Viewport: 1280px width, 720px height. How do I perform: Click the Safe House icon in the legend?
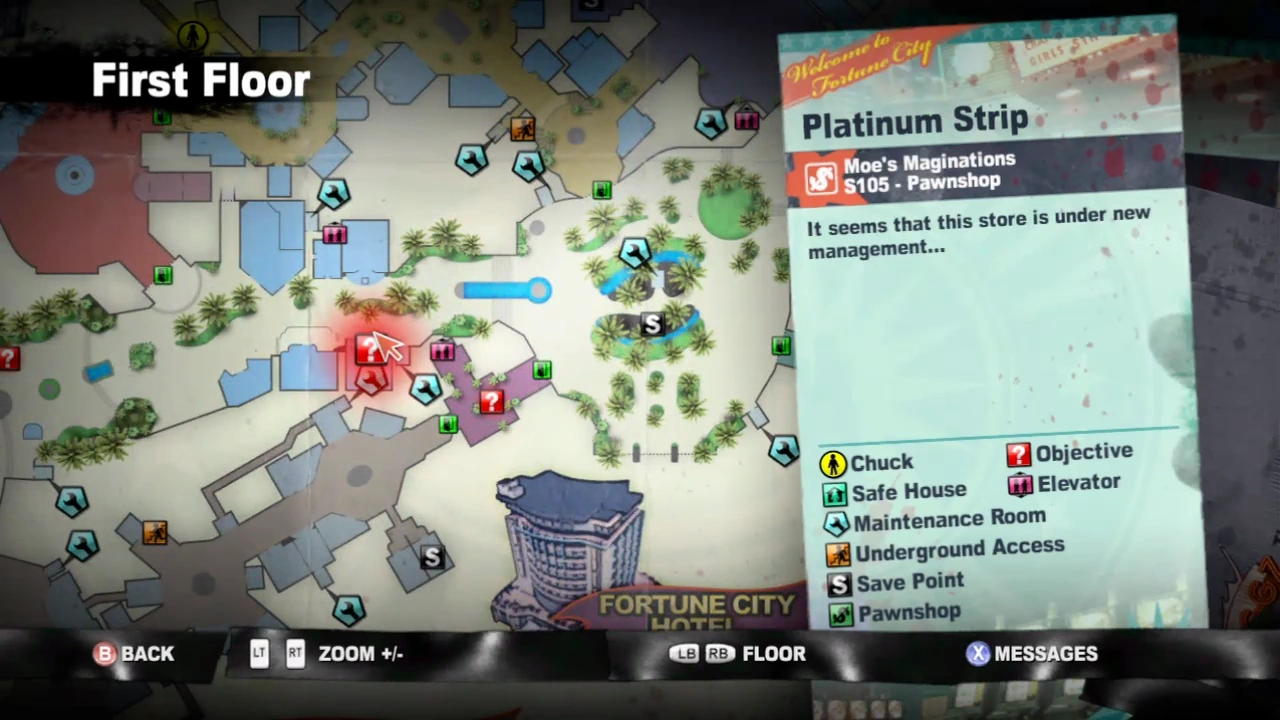836,492
